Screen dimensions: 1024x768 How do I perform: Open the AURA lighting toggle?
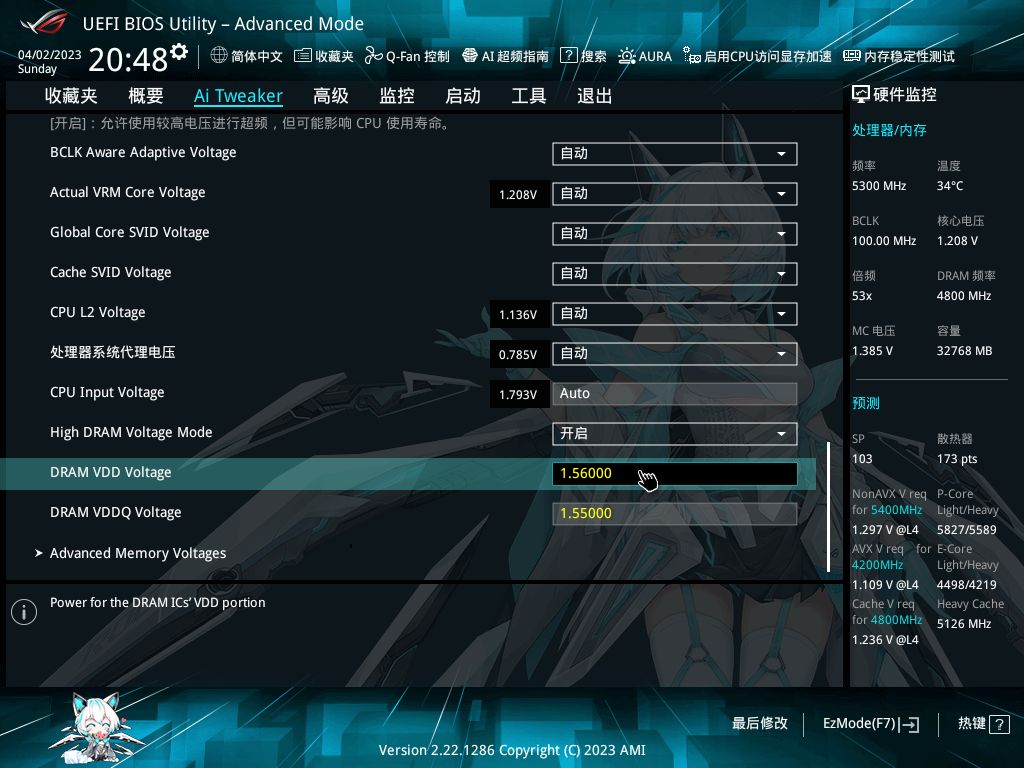pos(645,56)
